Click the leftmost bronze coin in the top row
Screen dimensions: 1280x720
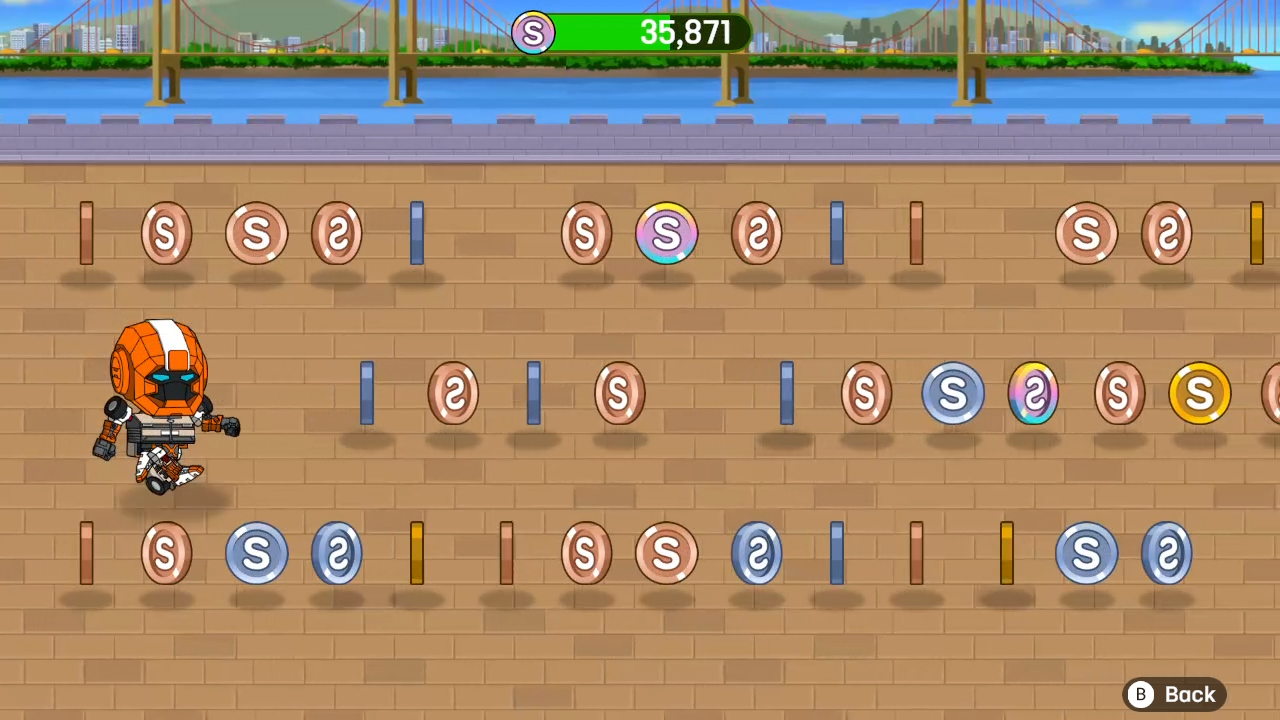(x=166, y=233)
